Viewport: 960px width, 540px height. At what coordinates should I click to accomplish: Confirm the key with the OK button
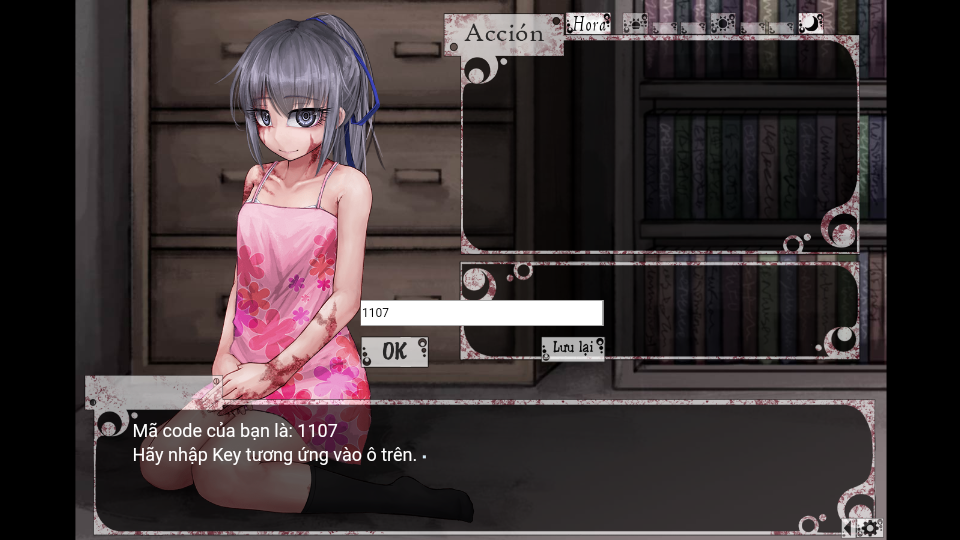394,351
